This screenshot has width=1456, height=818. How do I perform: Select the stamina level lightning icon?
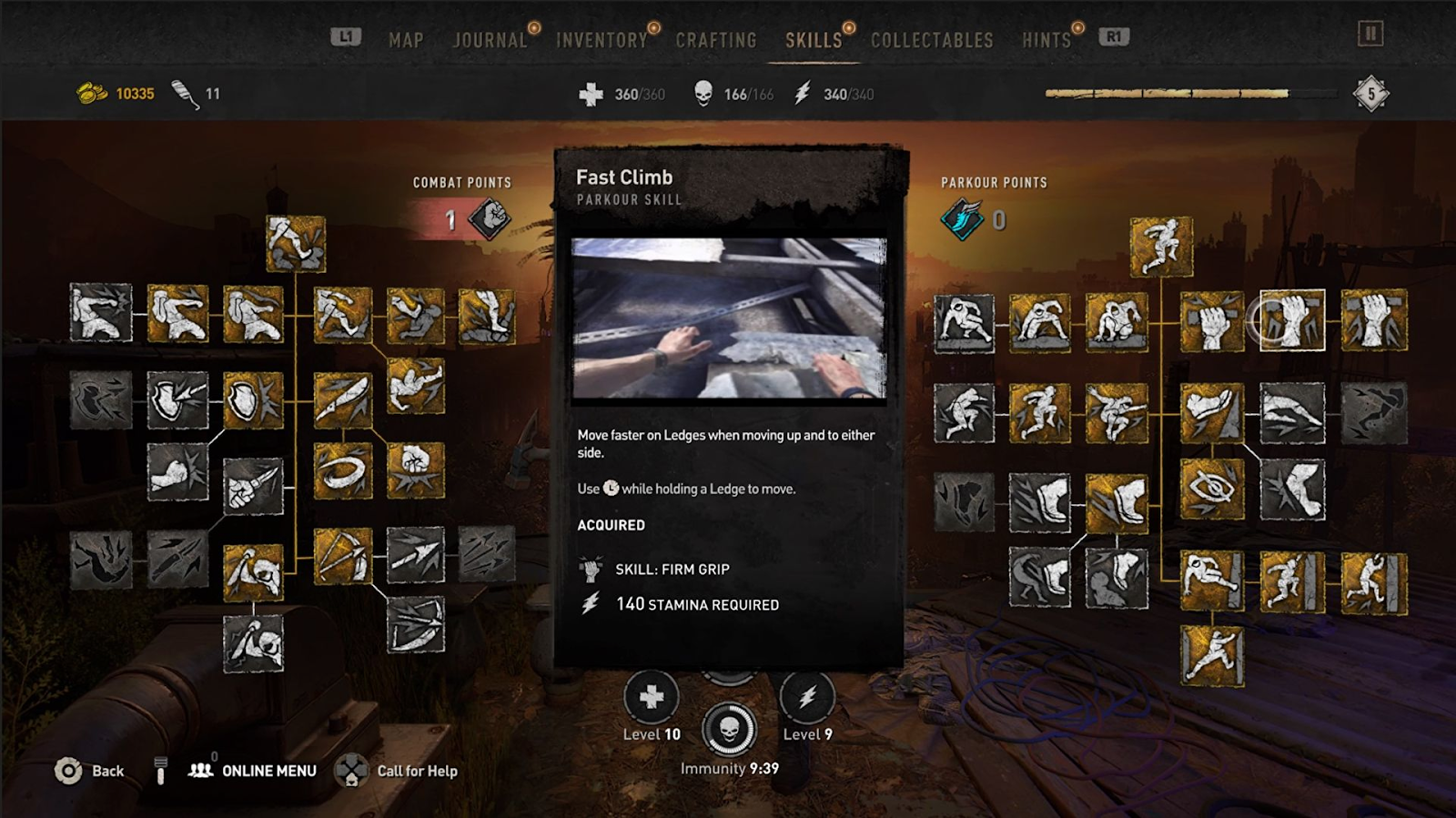coord(807,698)
